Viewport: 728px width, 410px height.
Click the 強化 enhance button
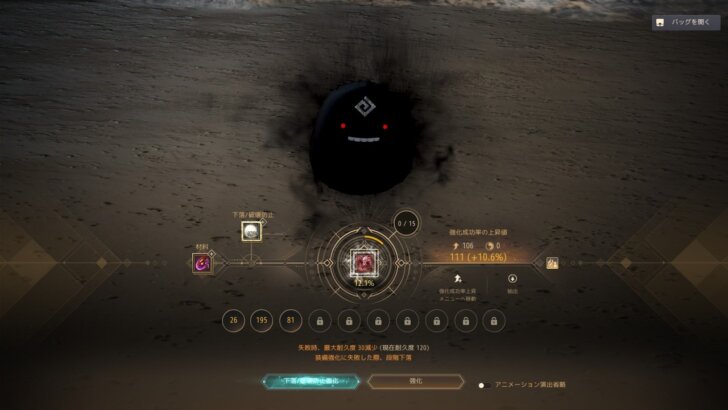[x=414, y=381]
